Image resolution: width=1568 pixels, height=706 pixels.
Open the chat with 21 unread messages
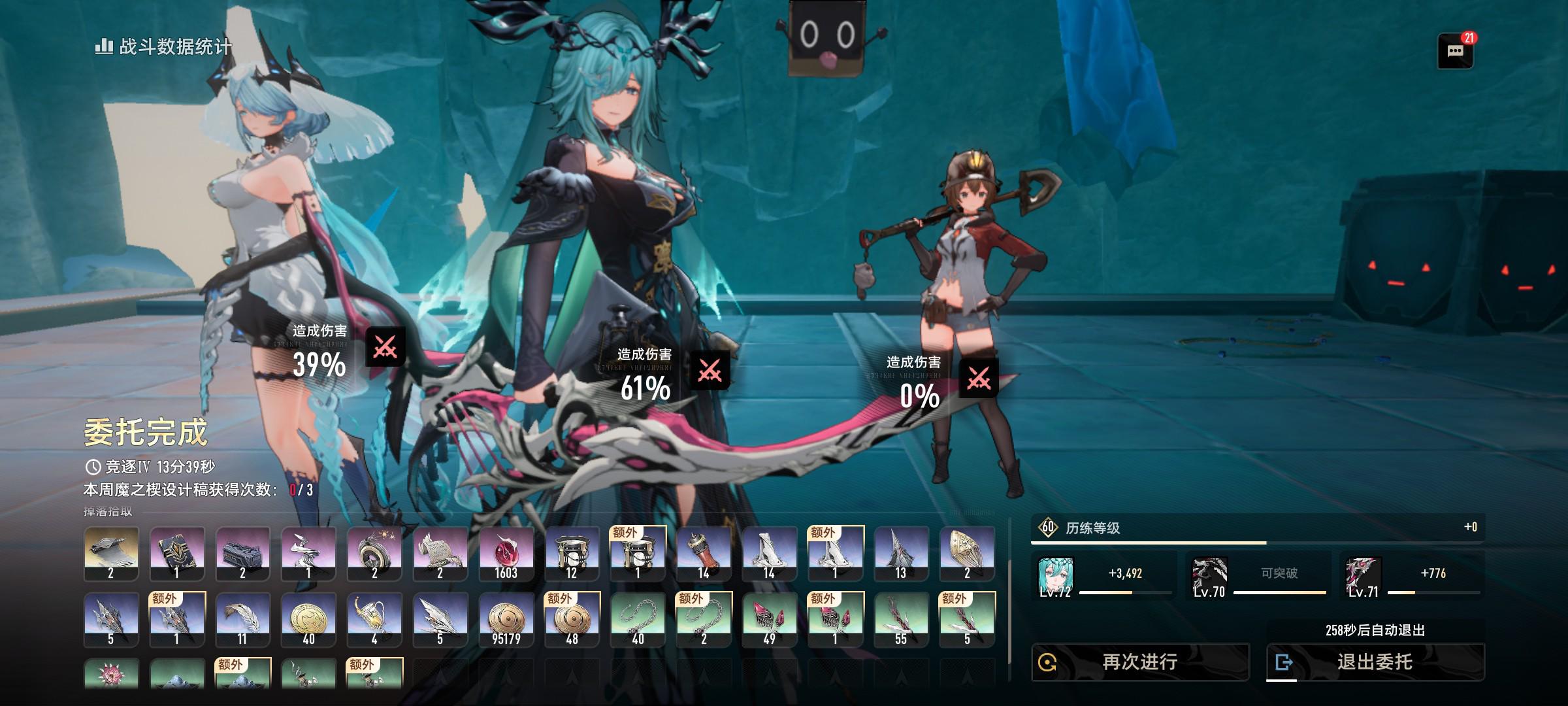point(1455,52)
